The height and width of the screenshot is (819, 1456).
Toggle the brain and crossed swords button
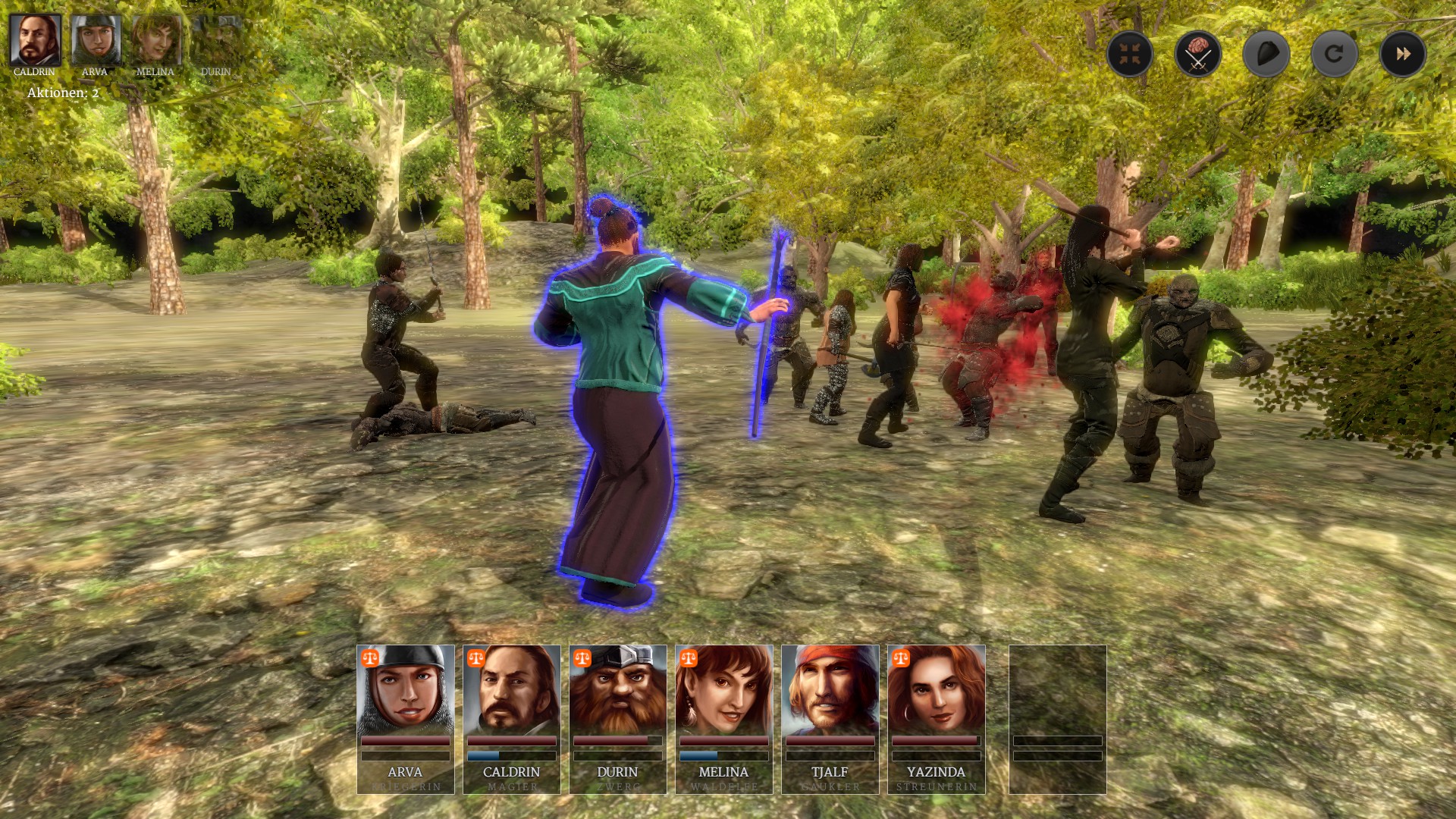coord(1197,54)
